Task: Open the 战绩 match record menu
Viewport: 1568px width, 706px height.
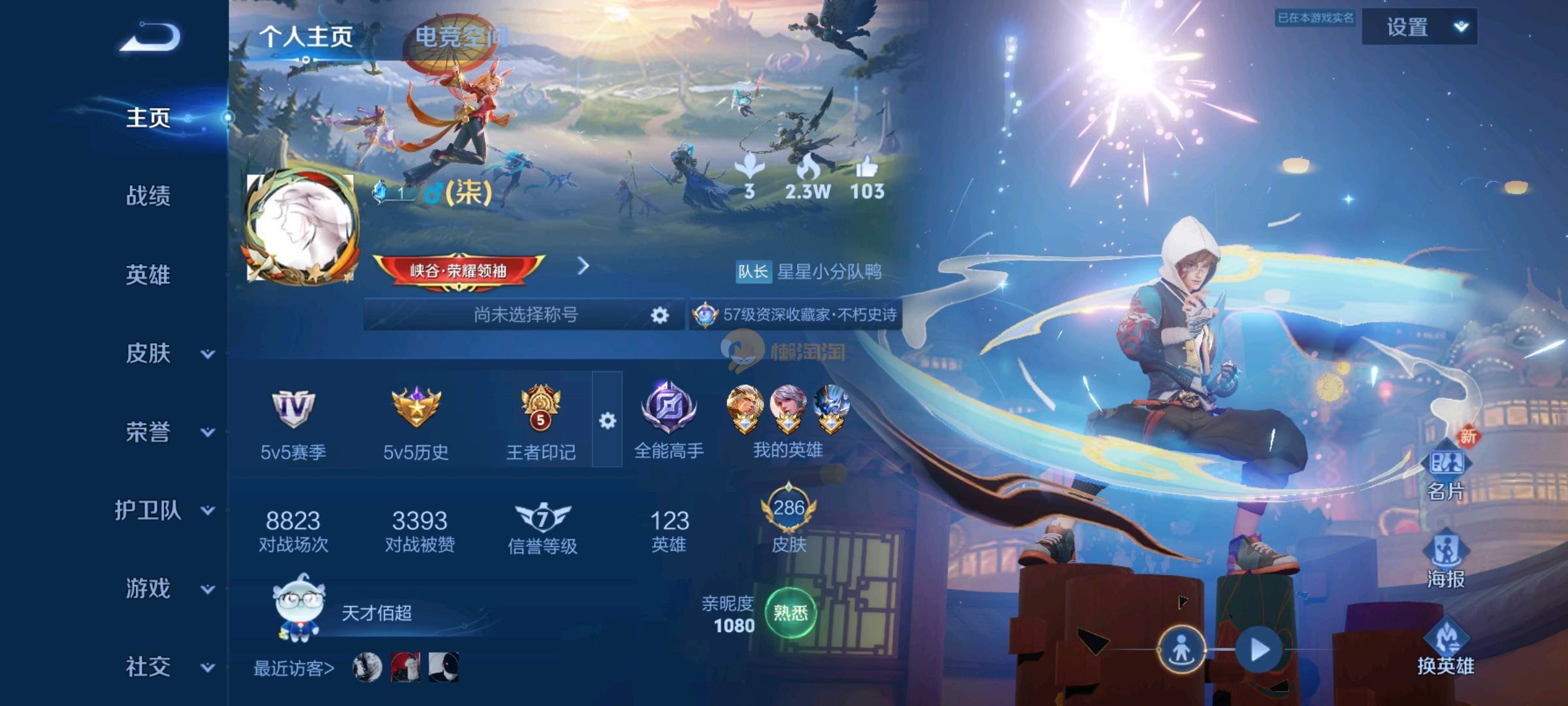Action: [x=148, y=195]
